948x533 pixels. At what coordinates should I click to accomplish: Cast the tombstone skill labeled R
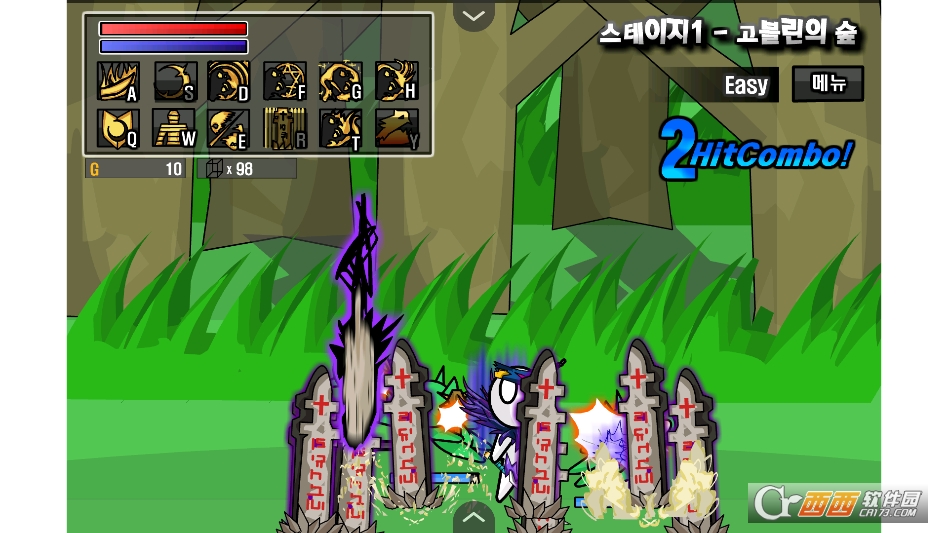click(x=285, y=128)
